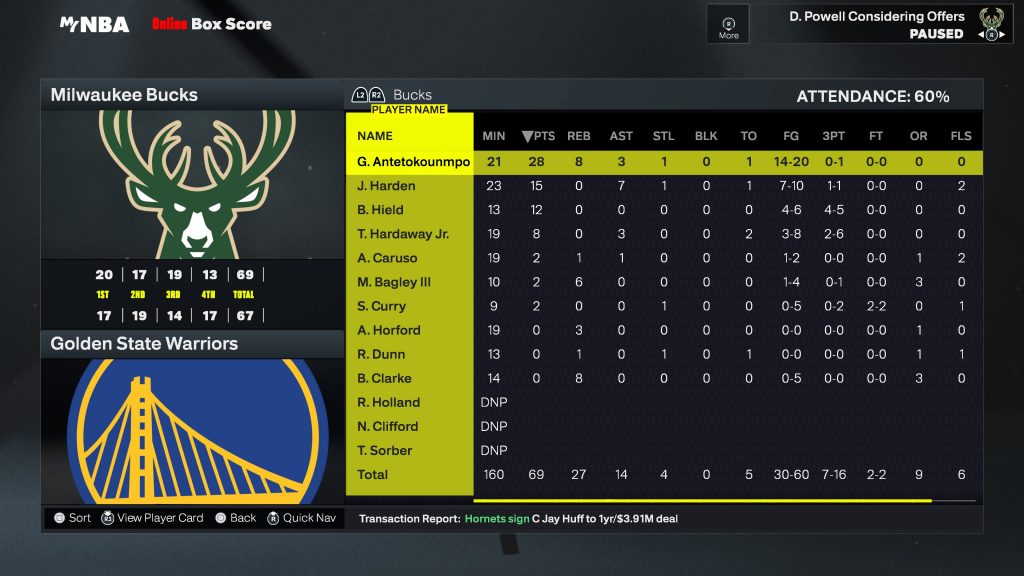
Task: Choose B. Clarke's row
Action: (x=384, y=378)
